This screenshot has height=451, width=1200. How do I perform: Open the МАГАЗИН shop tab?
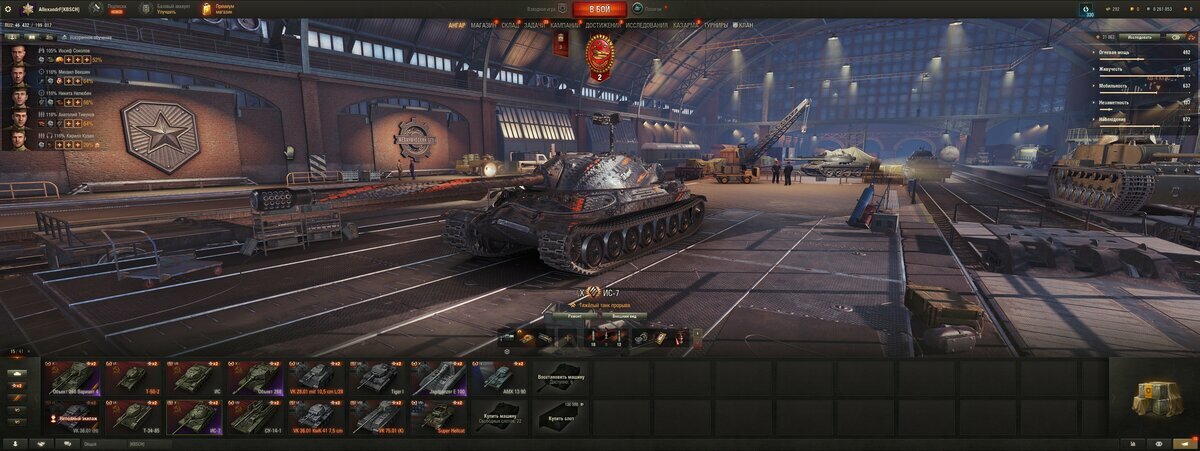pos(482,24)
